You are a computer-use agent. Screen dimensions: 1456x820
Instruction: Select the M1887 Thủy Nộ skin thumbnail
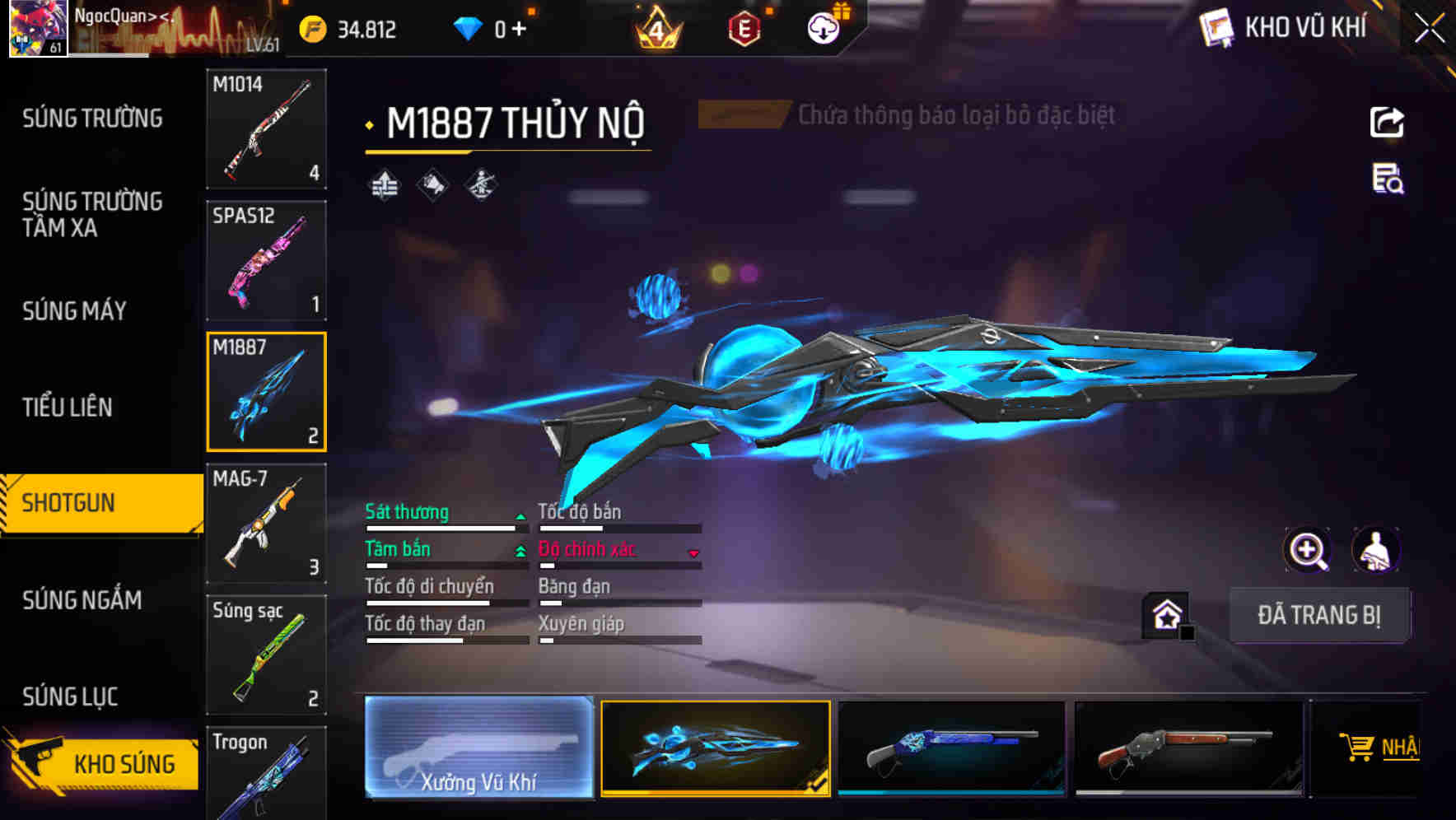pyautogui.click(x=716, y=747)
